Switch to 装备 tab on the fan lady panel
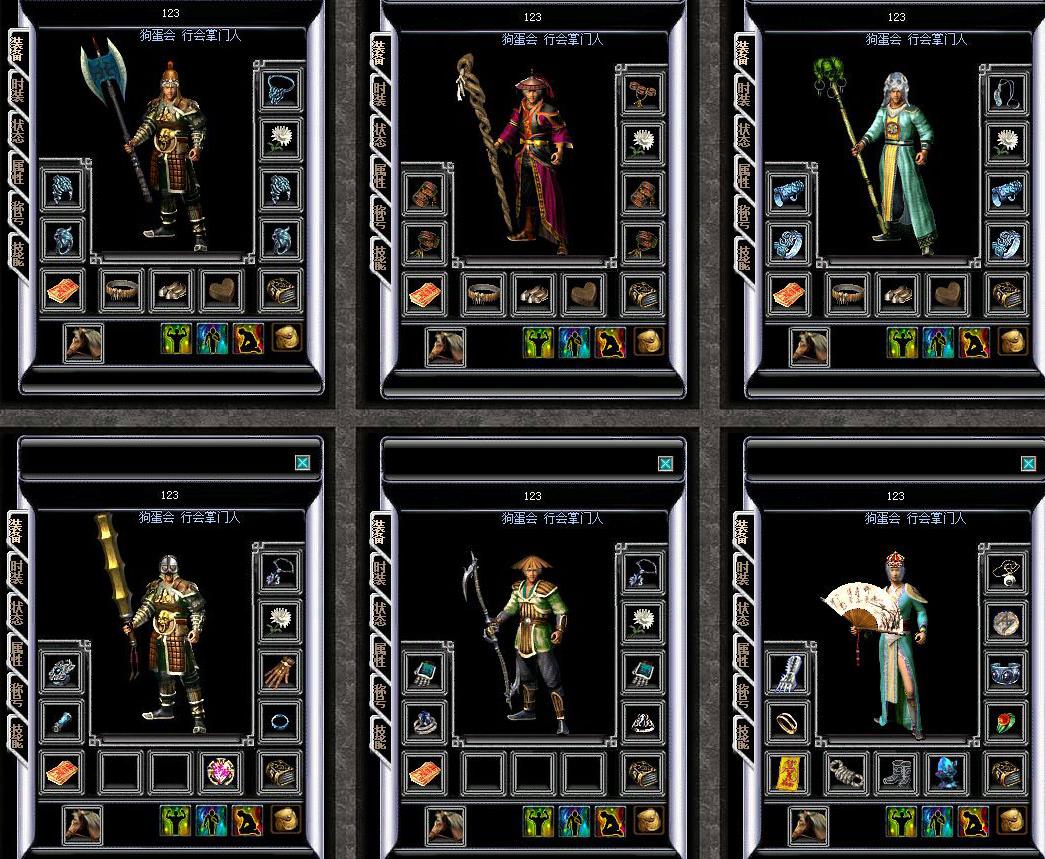Image resolution: width=1045 pixels, height=859 pixels. (744, 528)
